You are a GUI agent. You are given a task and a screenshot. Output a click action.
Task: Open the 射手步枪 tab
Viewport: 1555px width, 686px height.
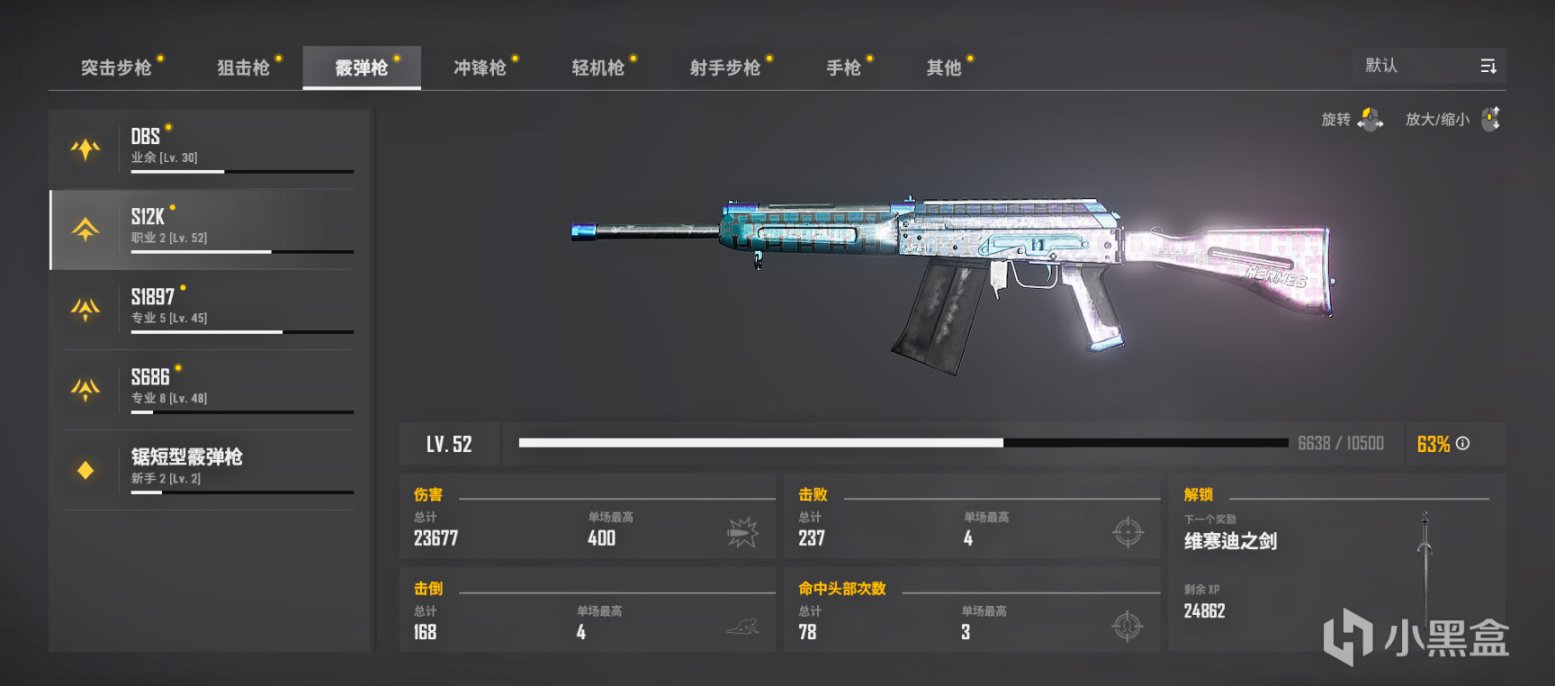coord(725,68)
